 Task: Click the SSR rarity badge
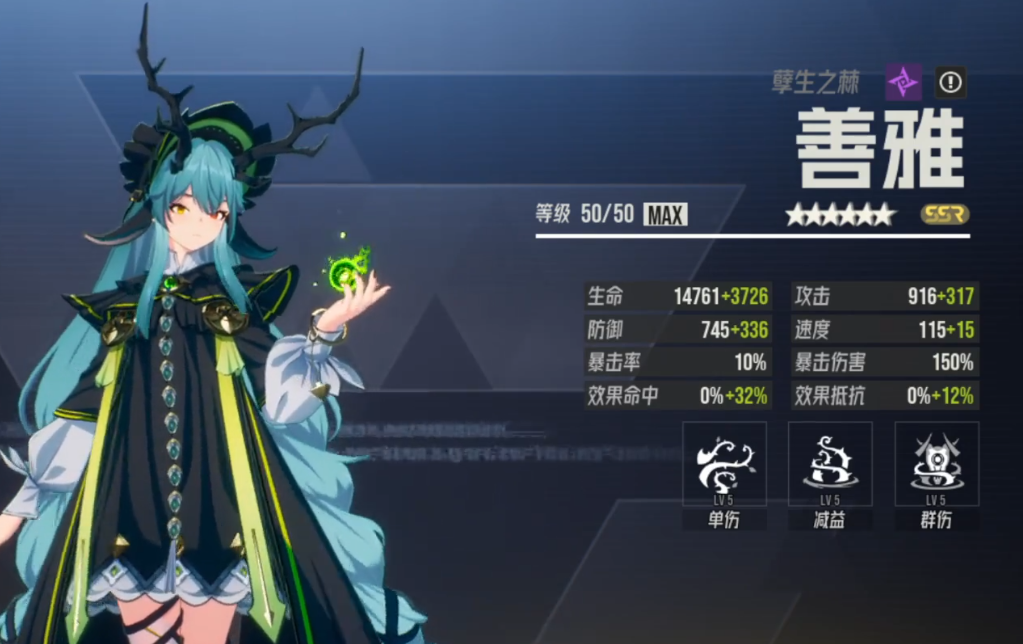(x=945, y=214)
